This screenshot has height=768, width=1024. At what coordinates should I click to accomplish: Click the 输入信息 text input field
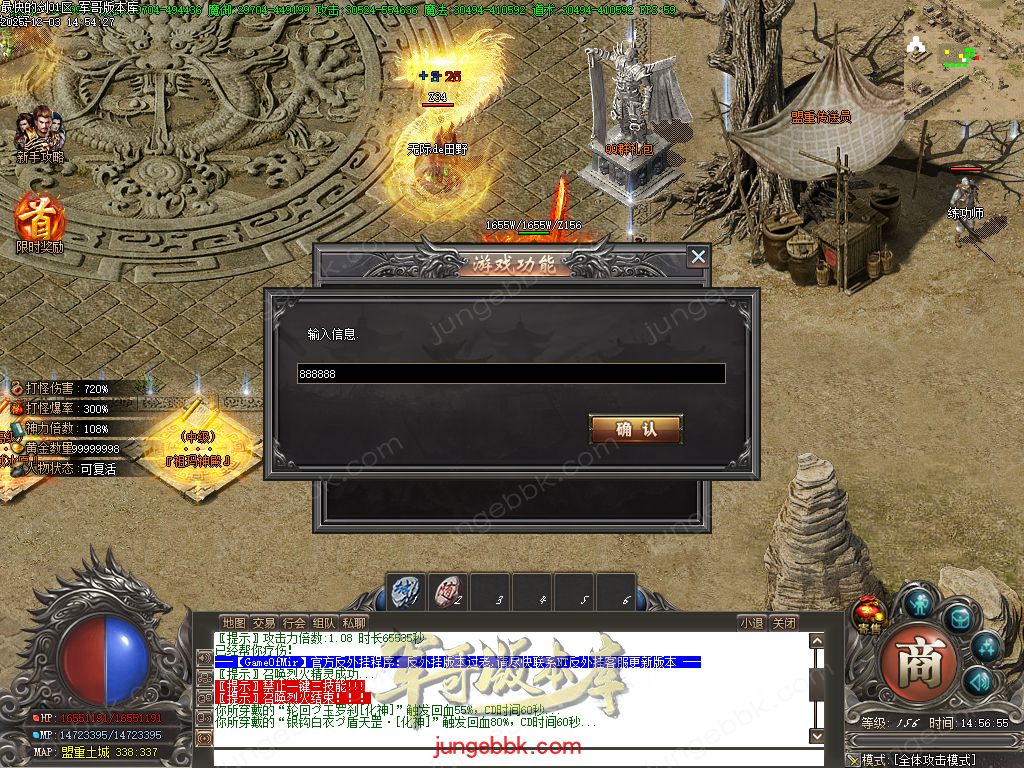[511, 373]
